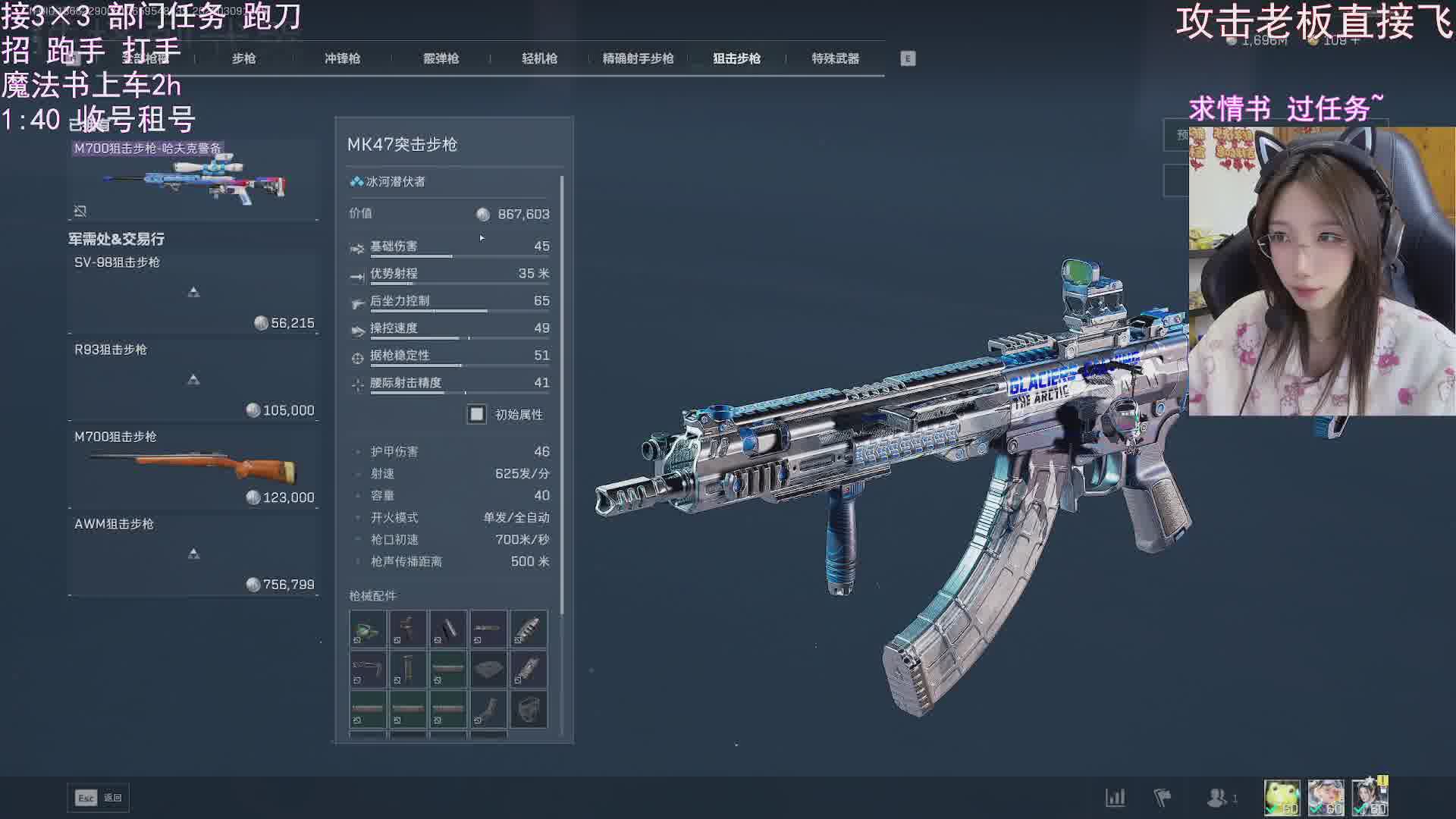Open the squad members icon

click(x=1218, y=798)
